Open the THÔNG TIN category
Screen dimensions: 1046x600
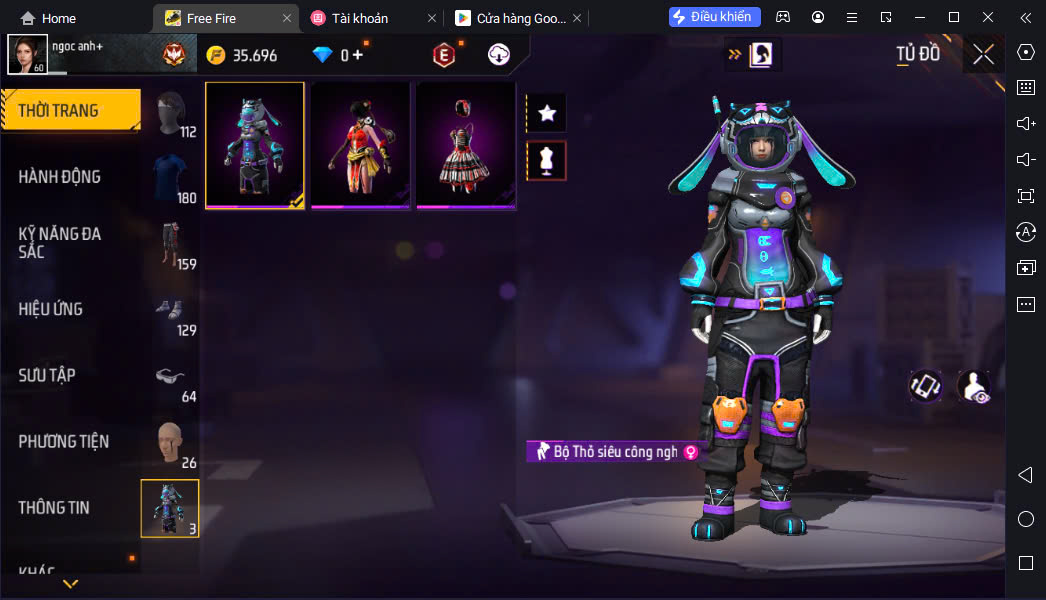point(54,507)
